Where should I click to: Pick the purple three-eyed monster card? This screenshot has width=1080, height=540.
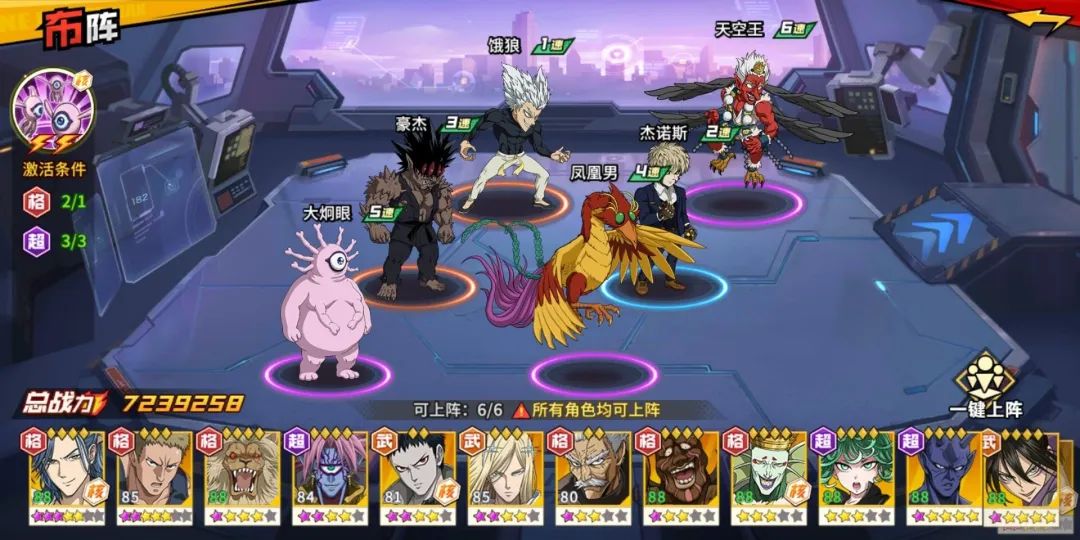330,475
